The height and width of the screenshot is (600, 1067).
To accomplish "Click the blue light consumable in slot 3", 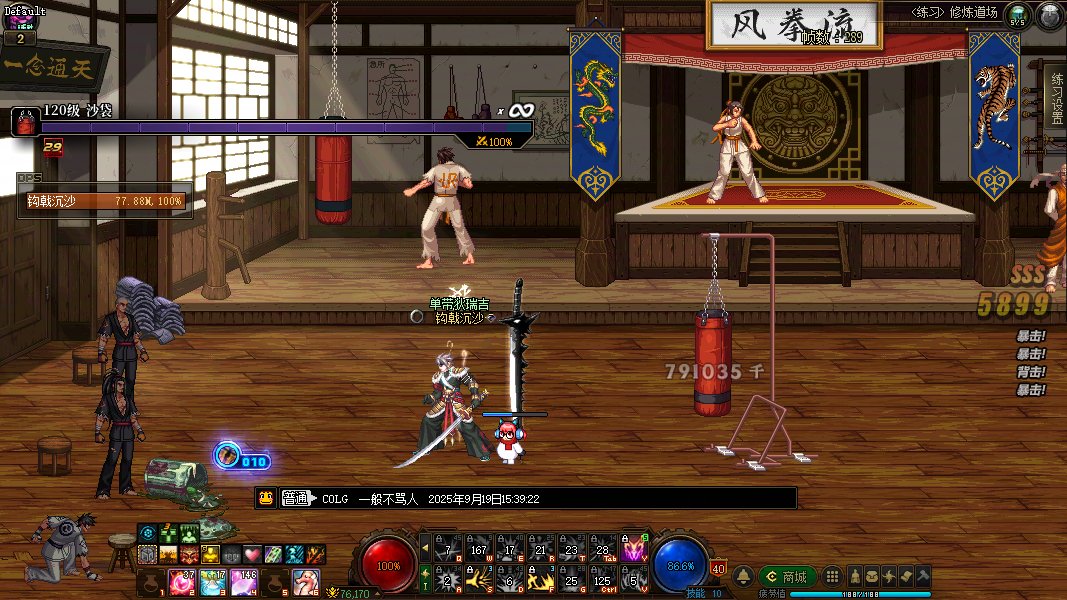I will 214,581.
